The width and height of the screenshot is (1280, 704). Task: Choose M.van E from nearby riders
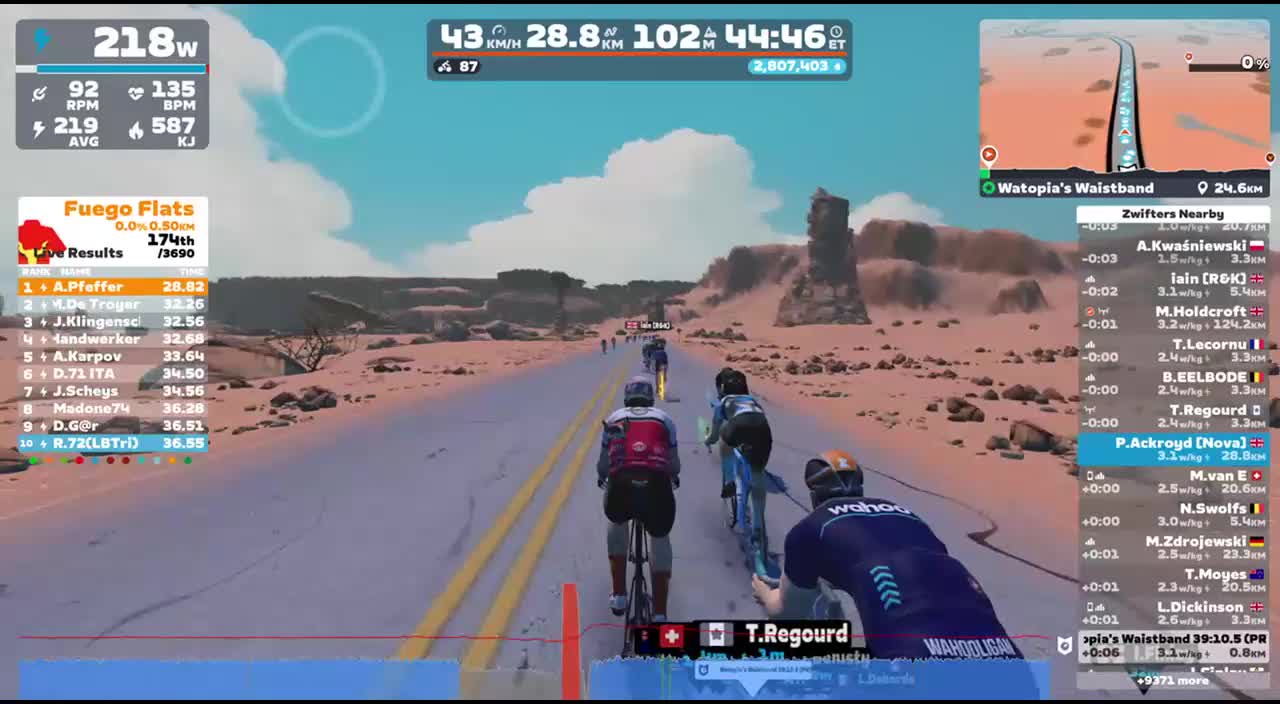[1172, 482]
